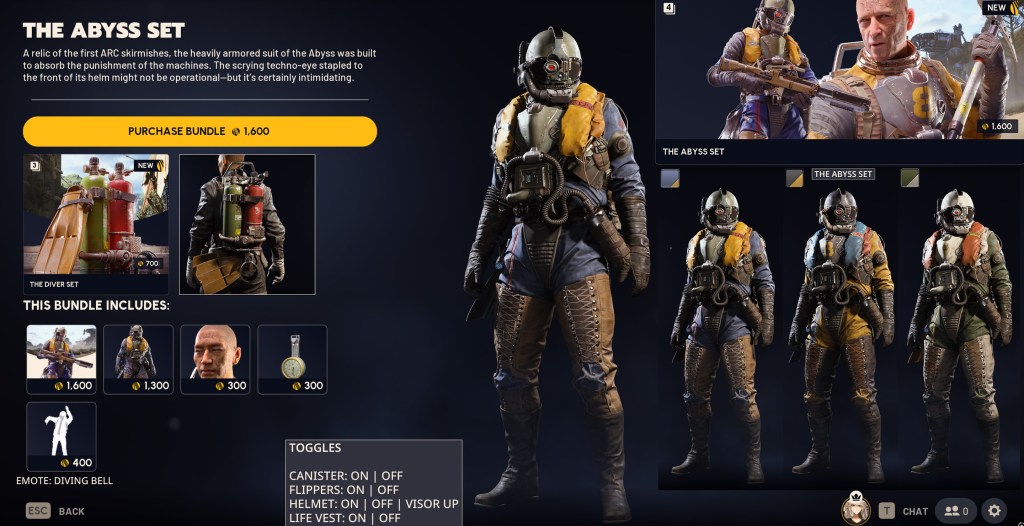Purchase the Abyss Set bundle for 1,600
This screenshot has width=1024, height=526.
200,131
